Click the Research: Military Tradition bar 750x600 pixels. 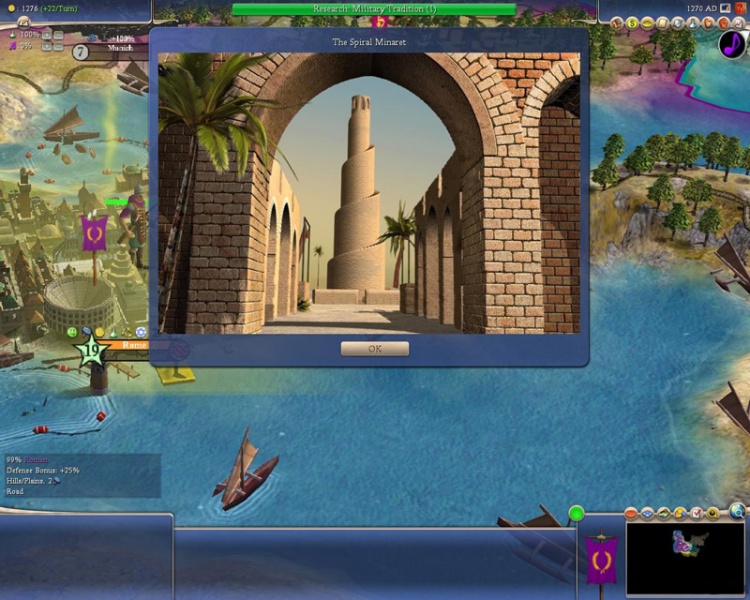click(374, 9)
